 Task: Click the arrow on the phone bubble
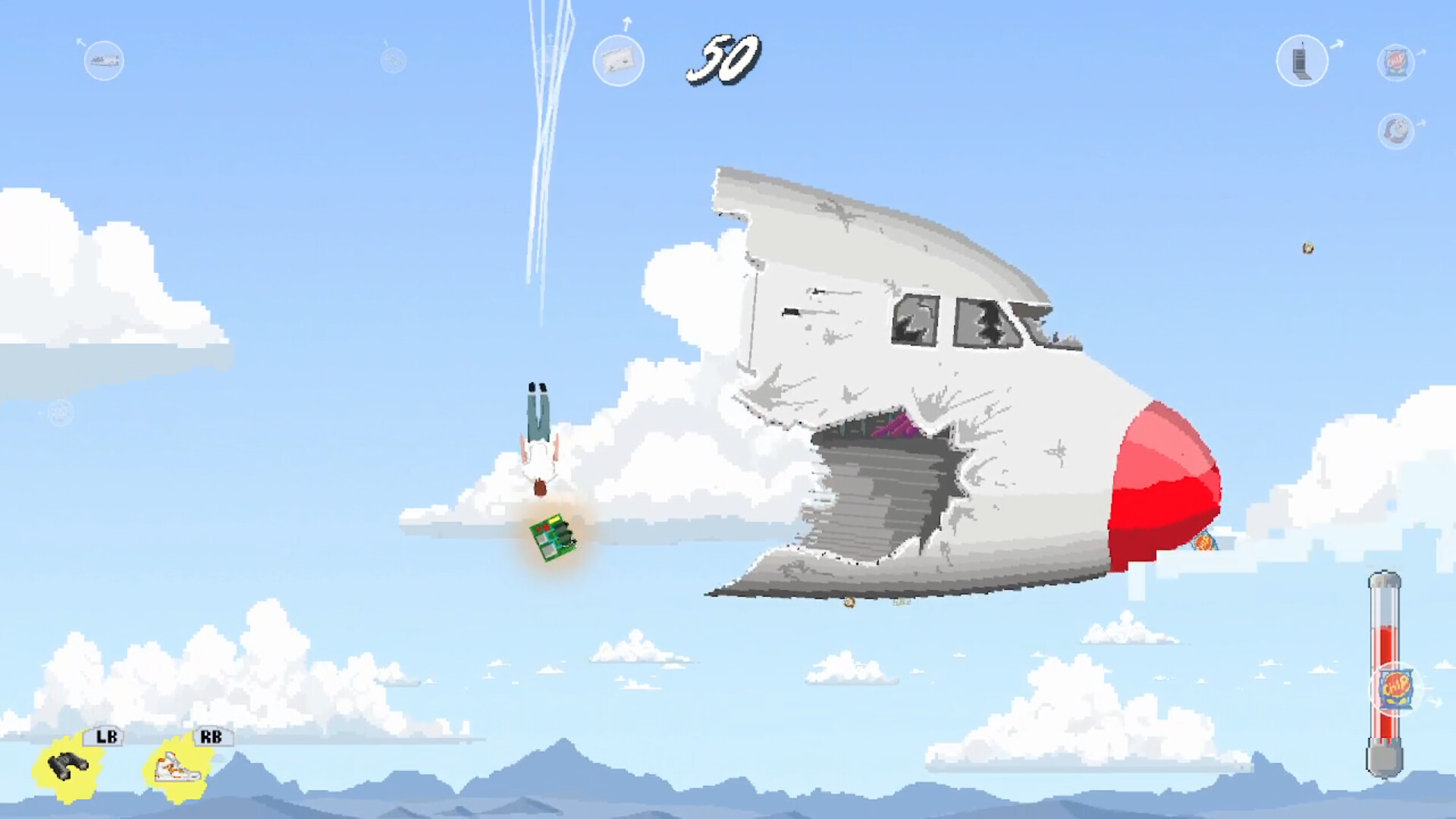point(1337,44)
